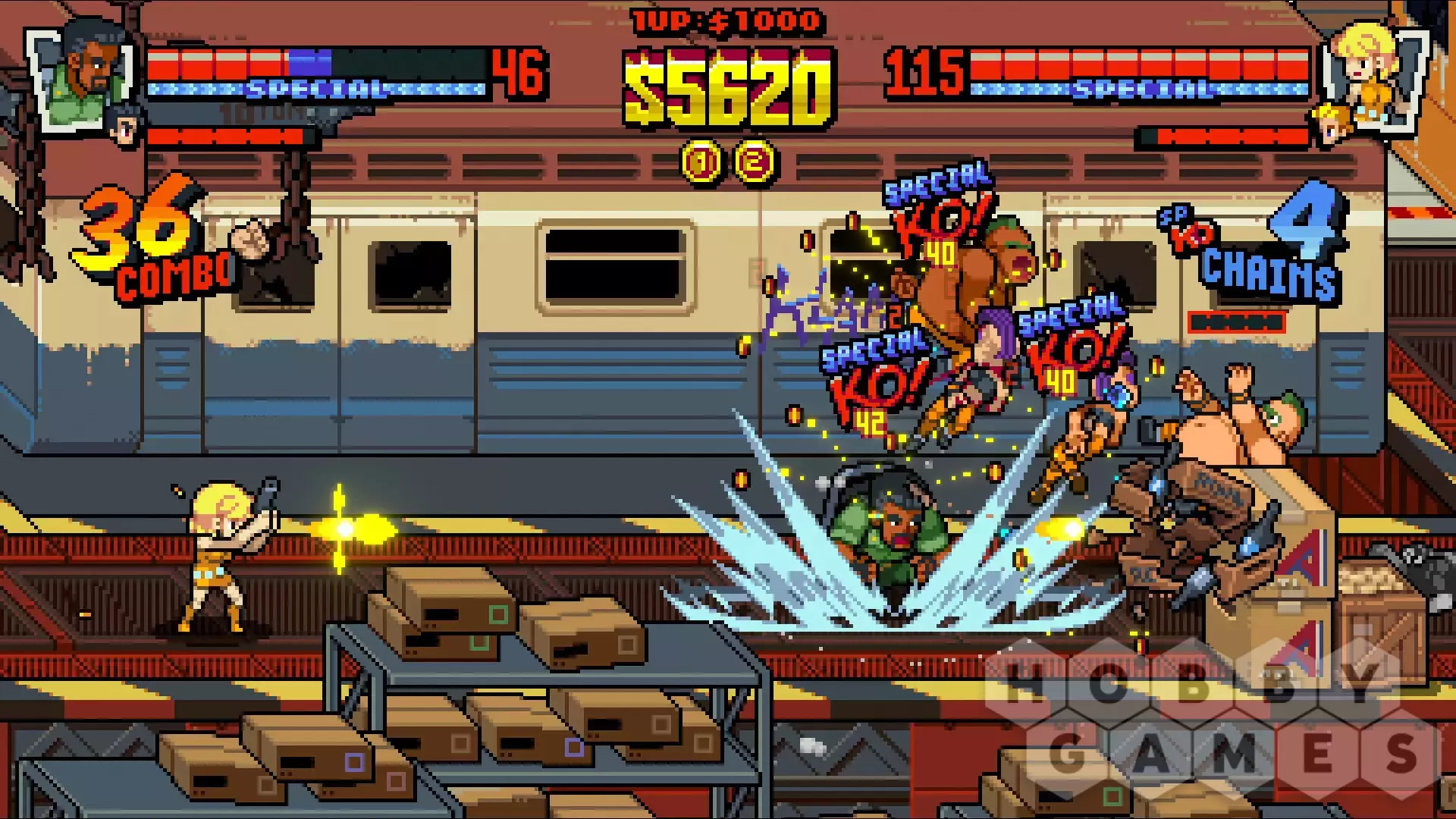Click the small dark-haired tag partner portrait
Viewport: 1456px width, 819px height.
click(125, 124)
